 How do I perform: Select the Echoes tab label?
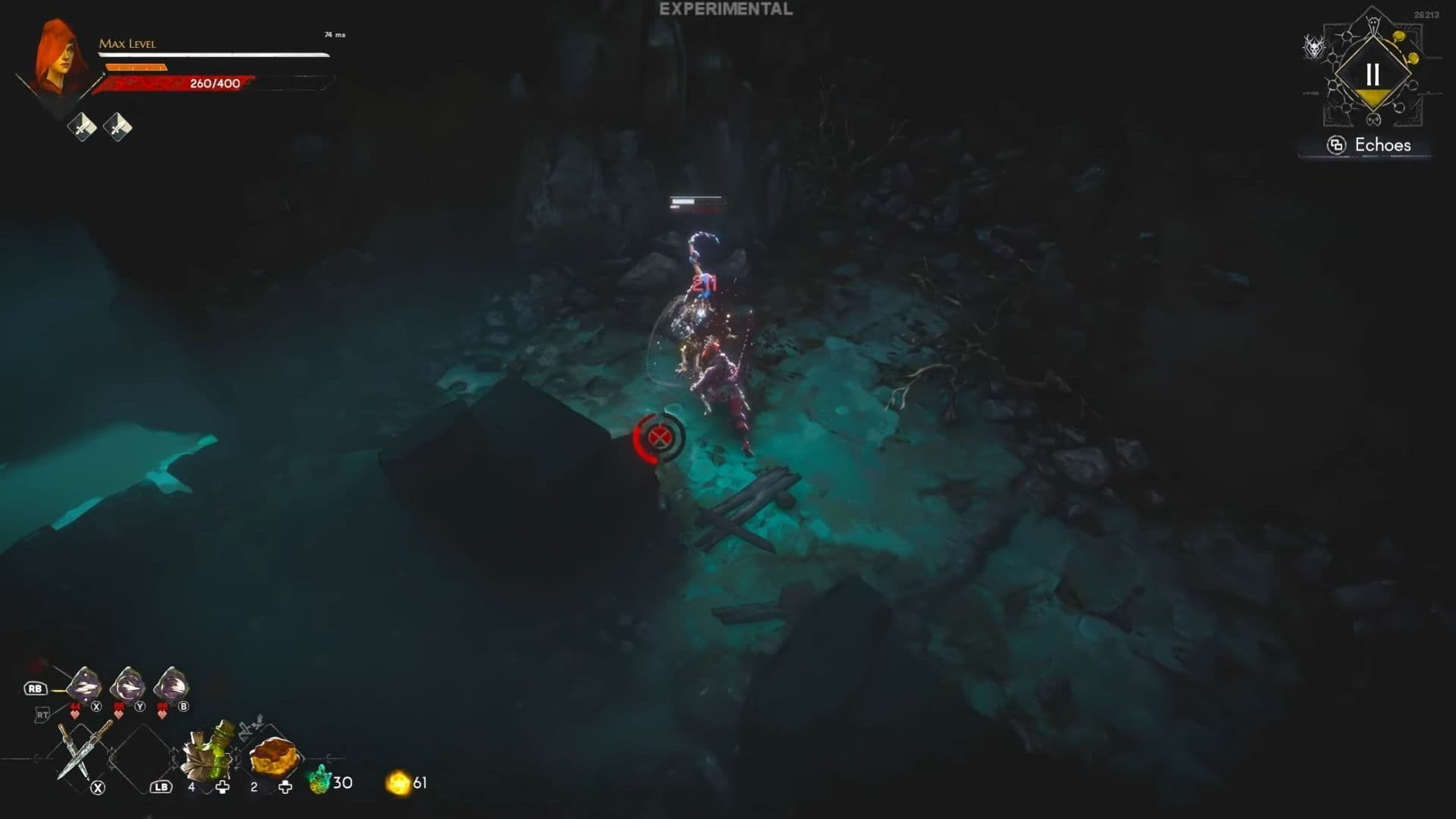pos(1384,144)
